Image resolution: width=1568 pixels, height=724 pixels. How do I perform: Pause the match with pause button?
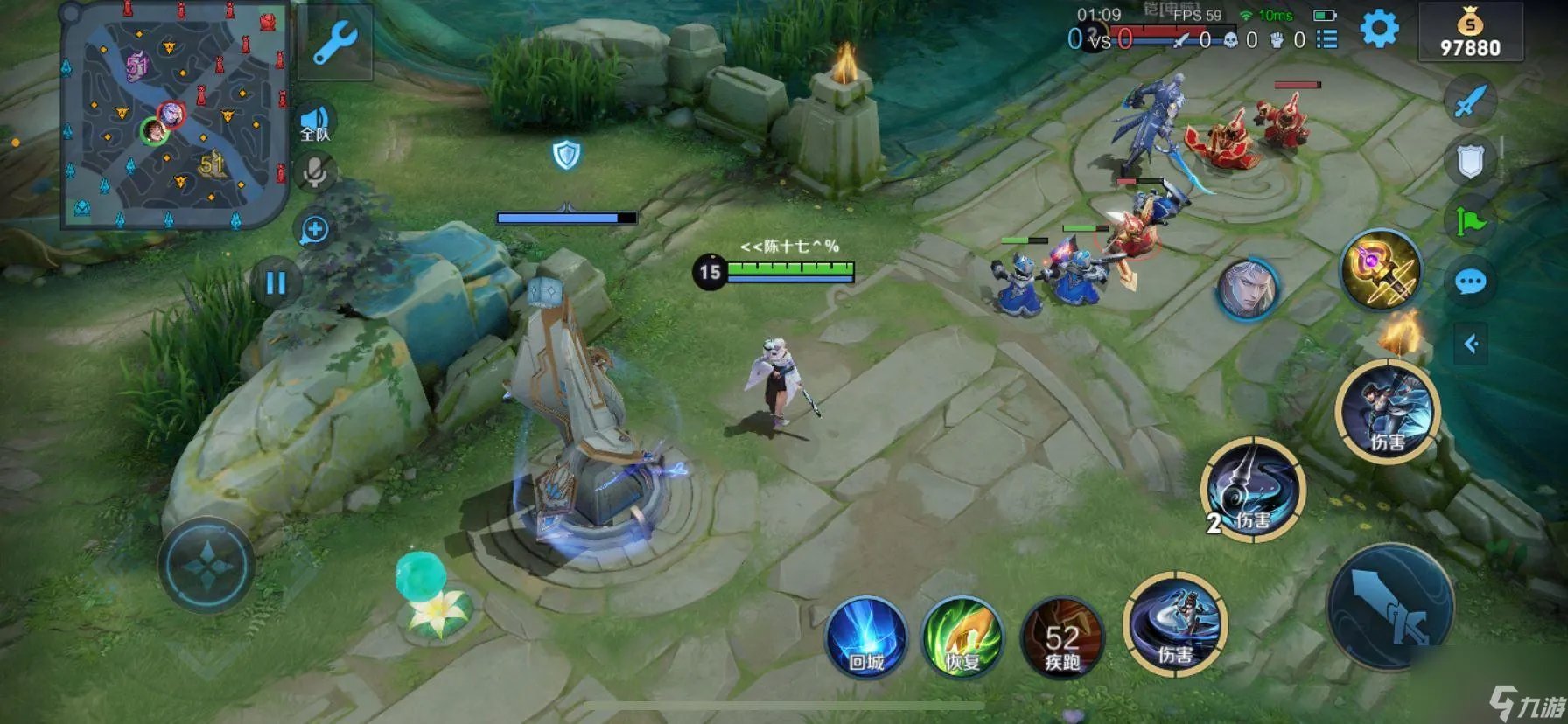click(276, 282)
